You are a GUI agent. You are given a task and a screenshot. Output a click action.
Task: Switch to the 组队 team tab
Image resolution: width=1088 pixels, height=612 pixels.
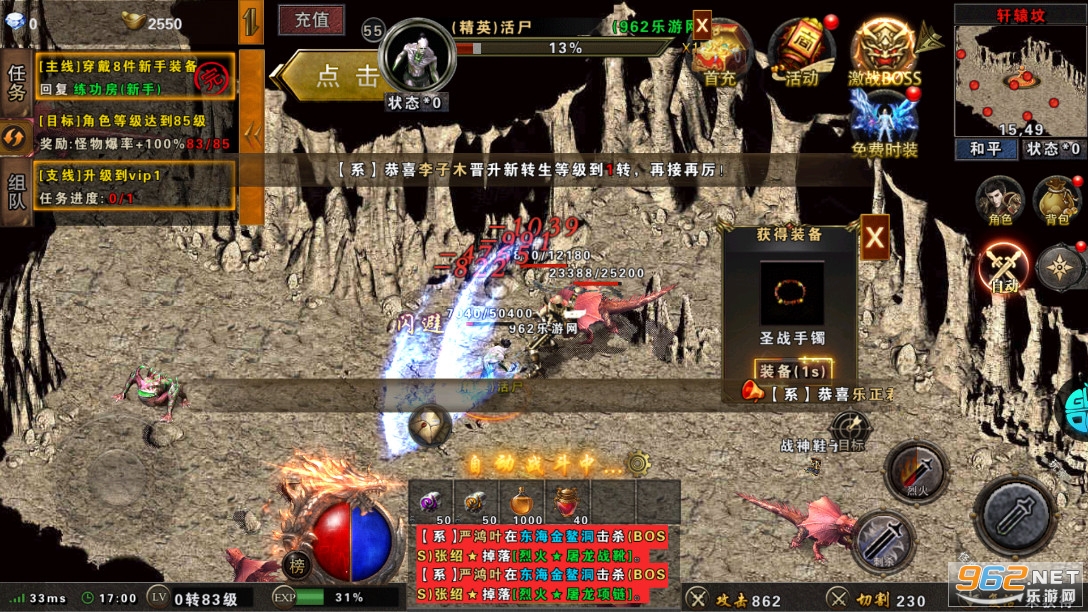[x=17, y=195]
